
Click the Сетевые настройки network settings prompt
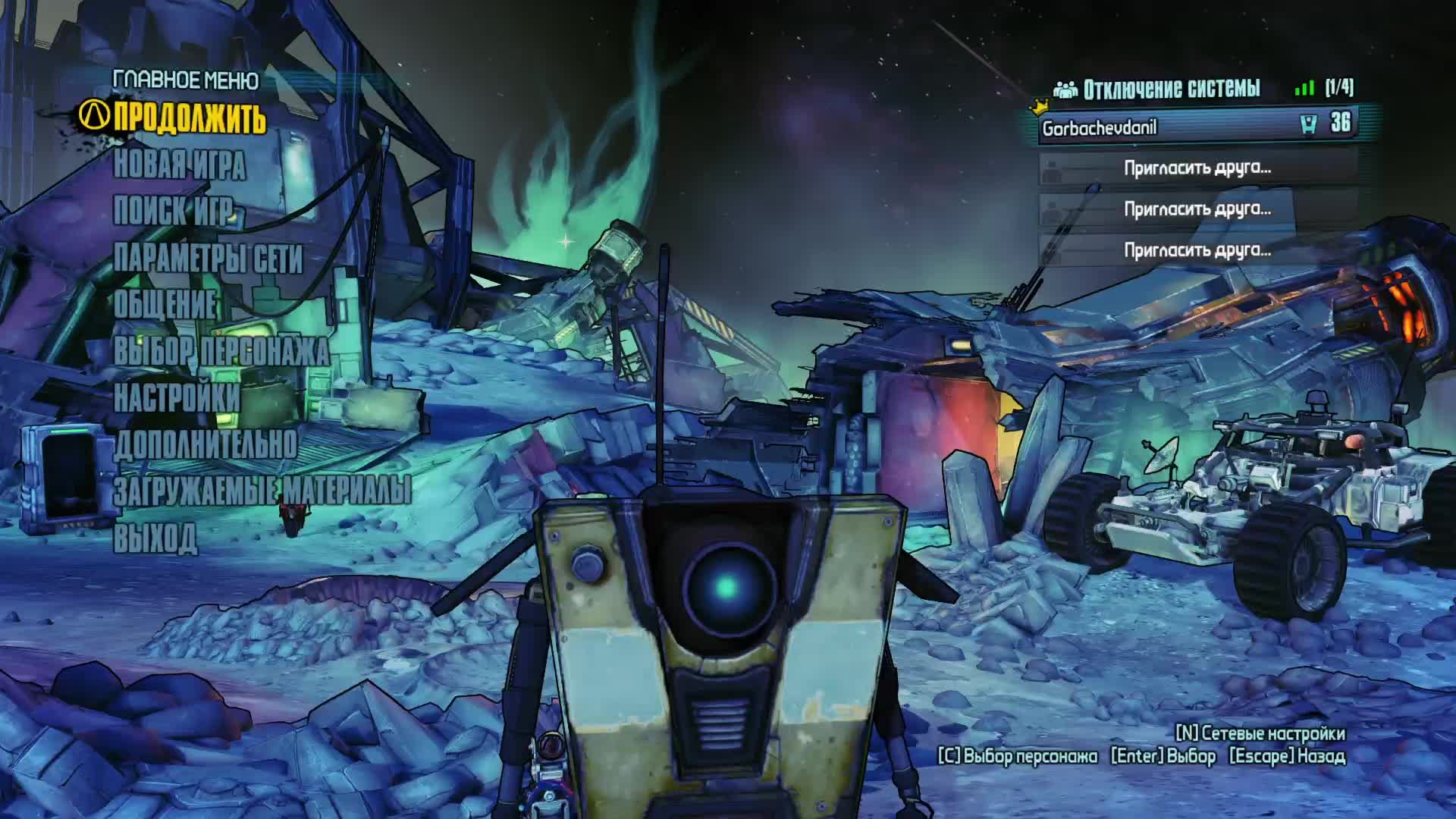pyautogui.click(x=1260, y=733)
